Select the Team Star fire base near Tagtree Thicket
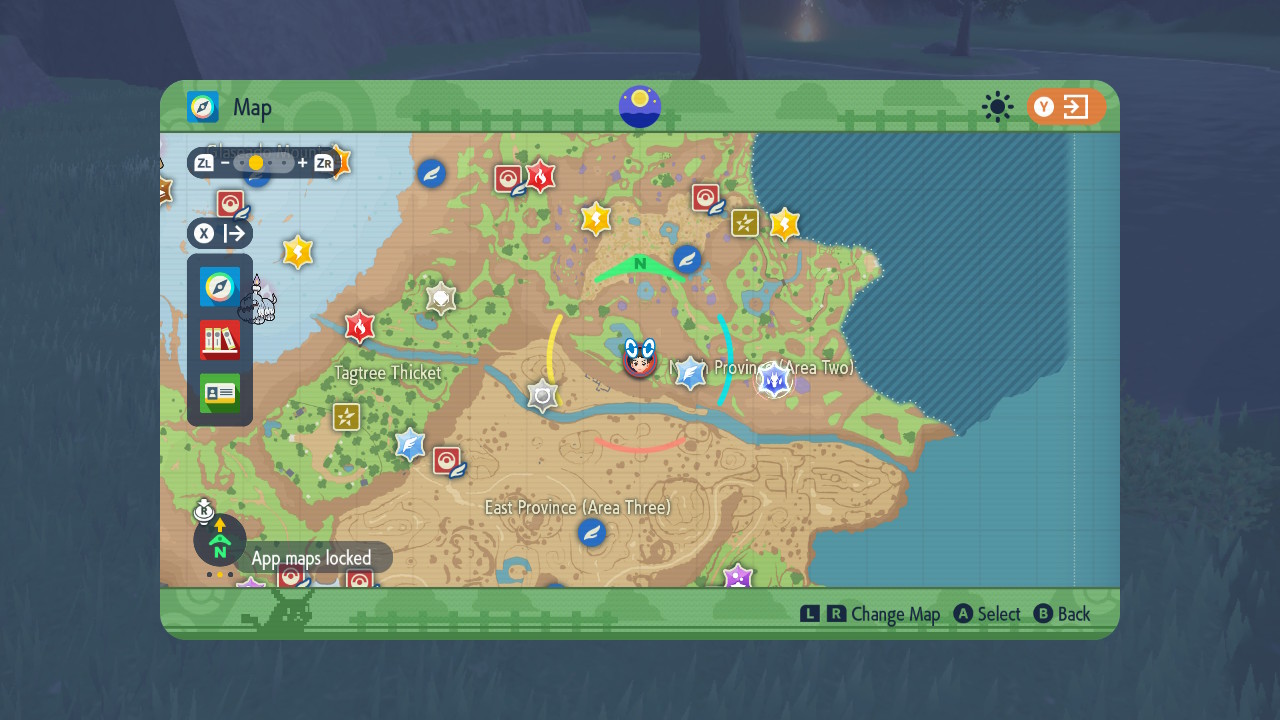The width and height of the screenshot is (1280, 720). [x=359, y=327]
